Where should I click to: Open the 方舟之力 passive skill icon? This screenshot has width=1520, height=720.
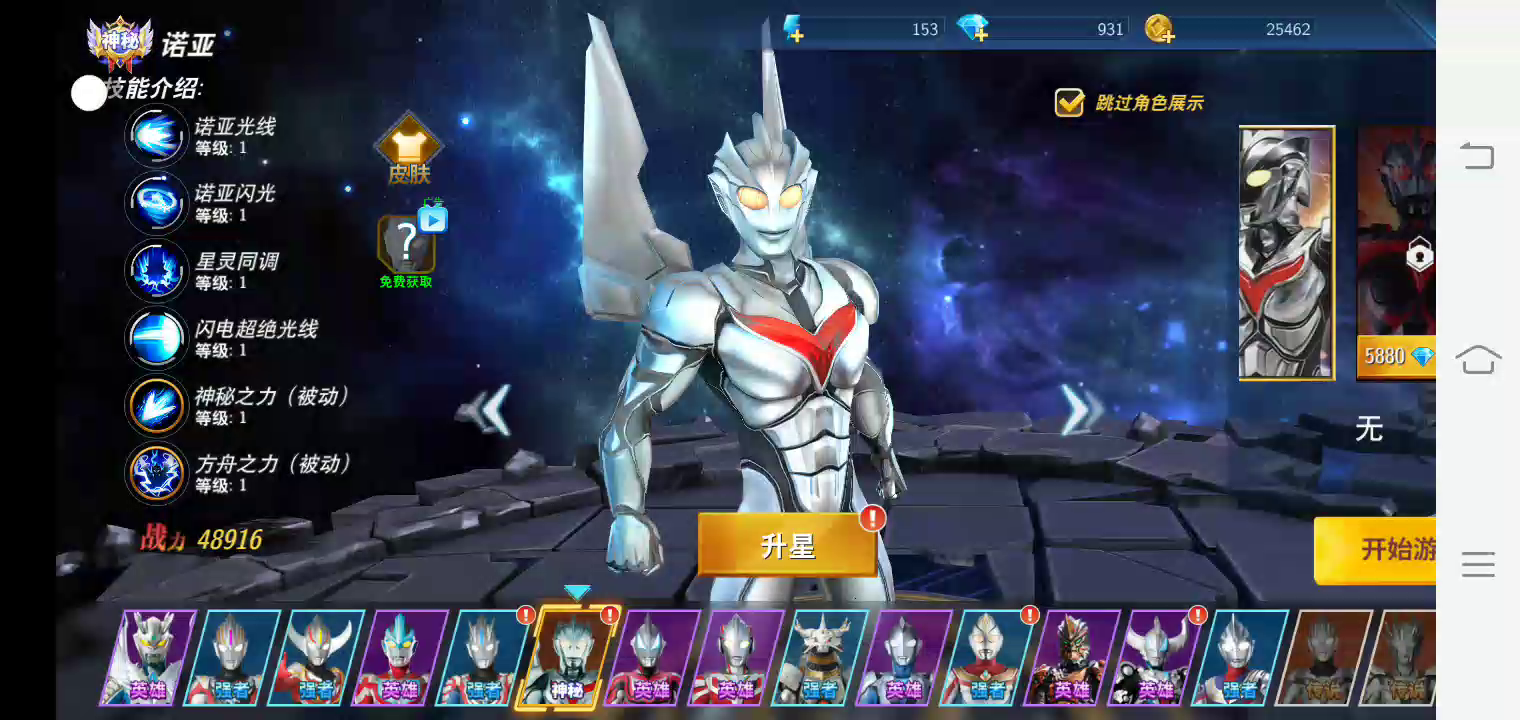pyautogui.click(x=156, y=473)
